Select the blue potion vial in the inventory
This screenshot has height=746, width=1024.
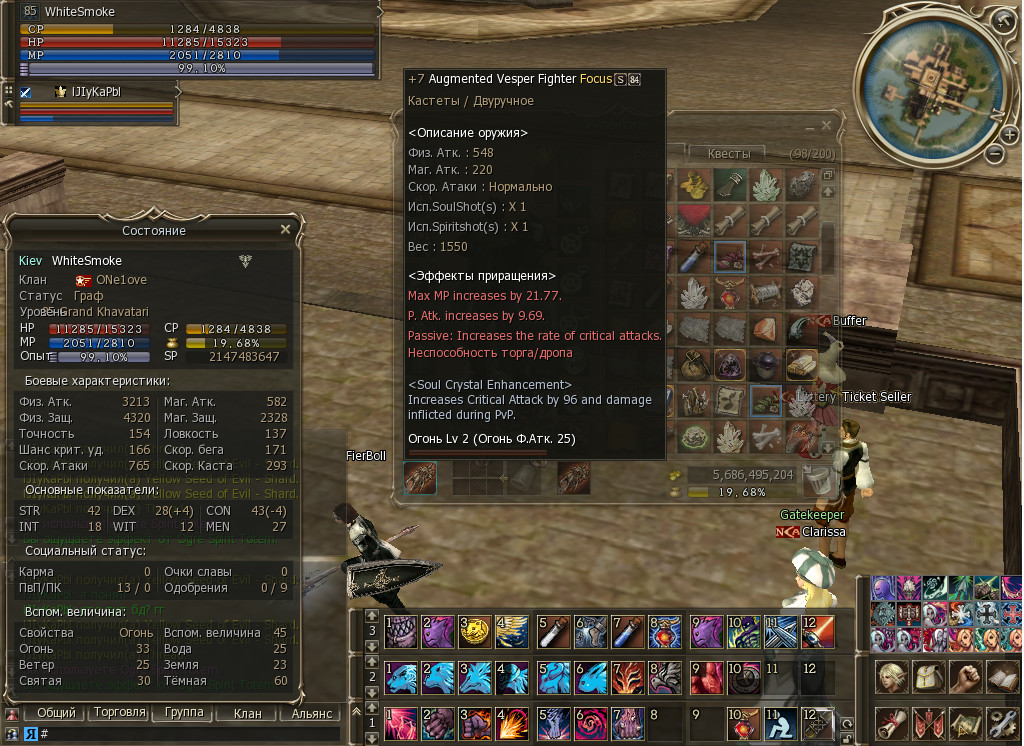coord(691,258)
